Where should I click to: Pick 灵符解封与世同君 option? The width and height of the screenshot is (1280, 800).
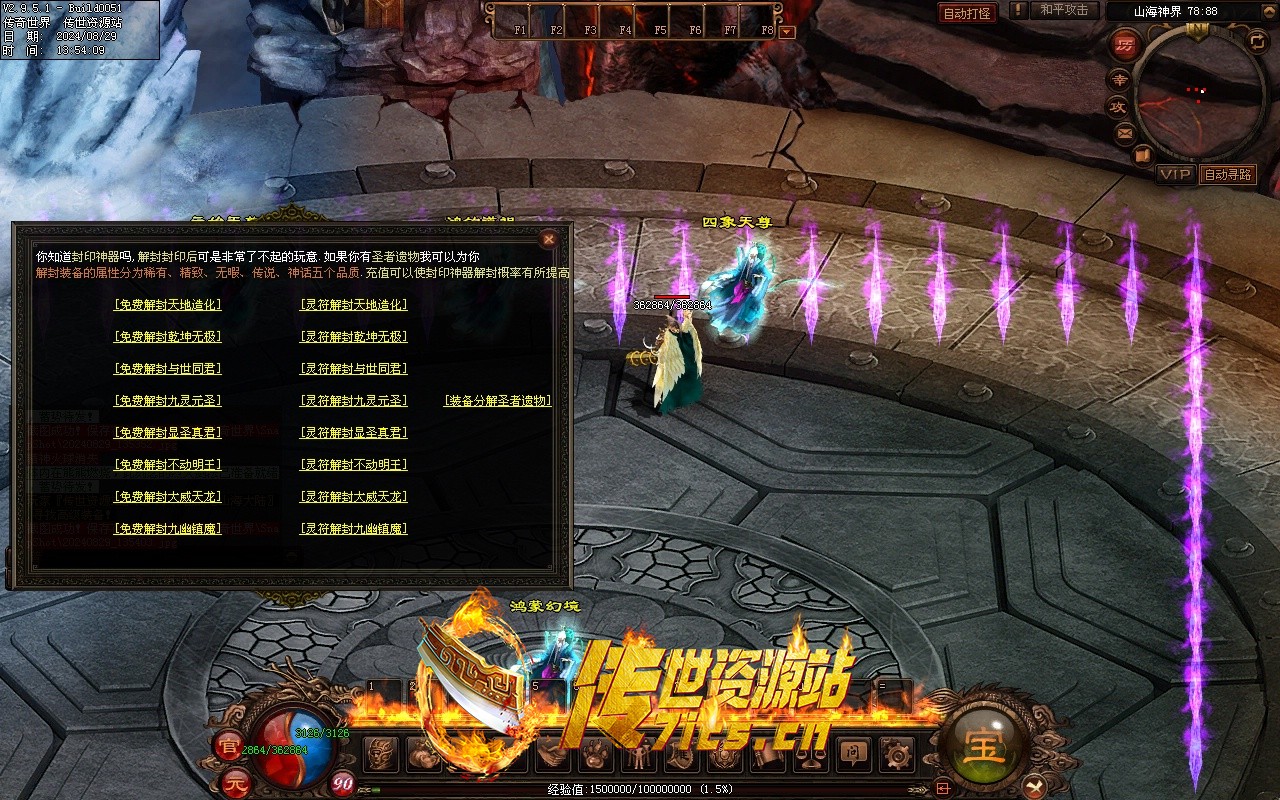click(354, 369)
